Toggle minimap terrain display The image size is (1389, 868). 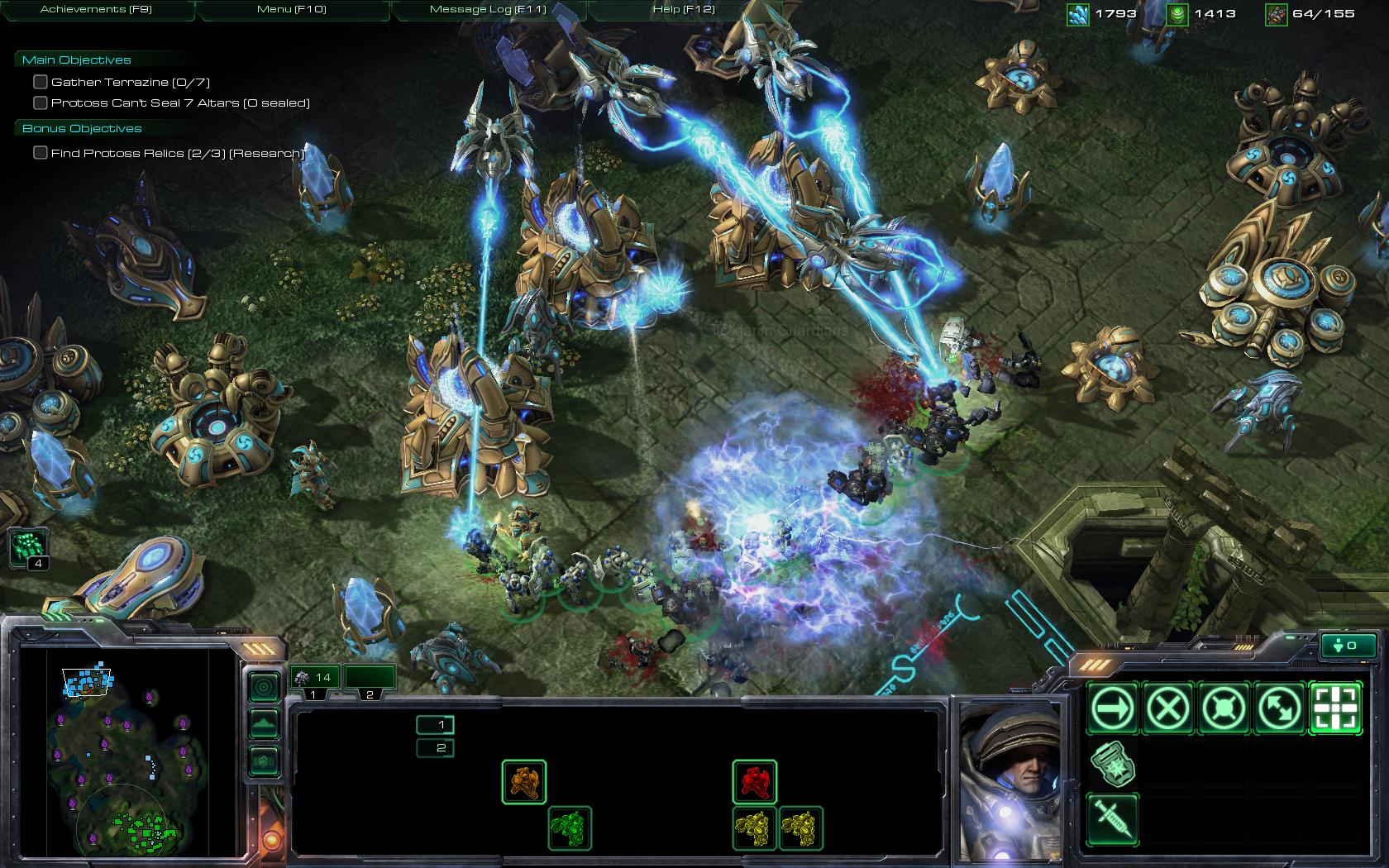264,723
